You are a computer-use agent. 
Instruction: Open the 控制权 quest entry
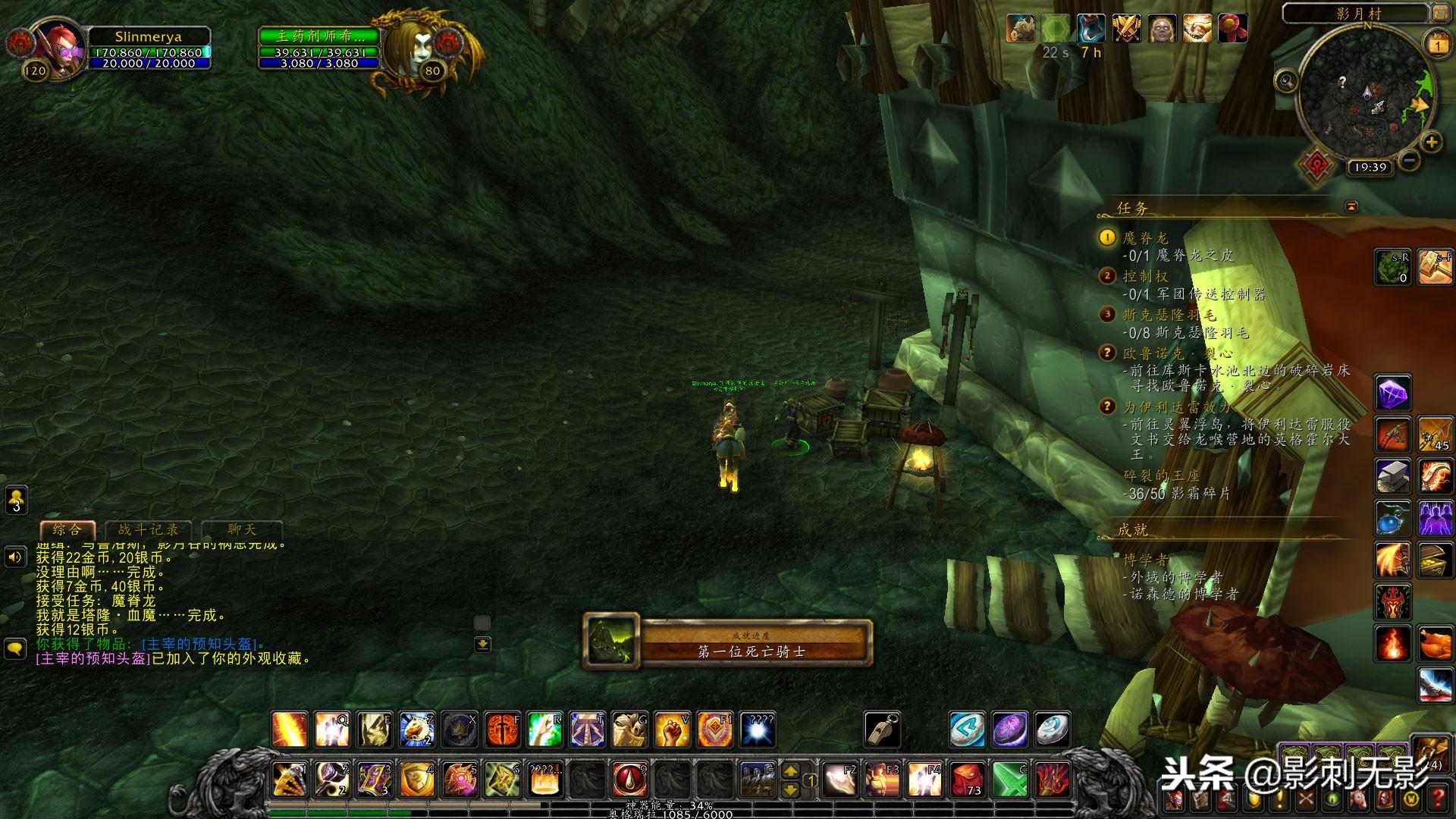[1146, 277]
